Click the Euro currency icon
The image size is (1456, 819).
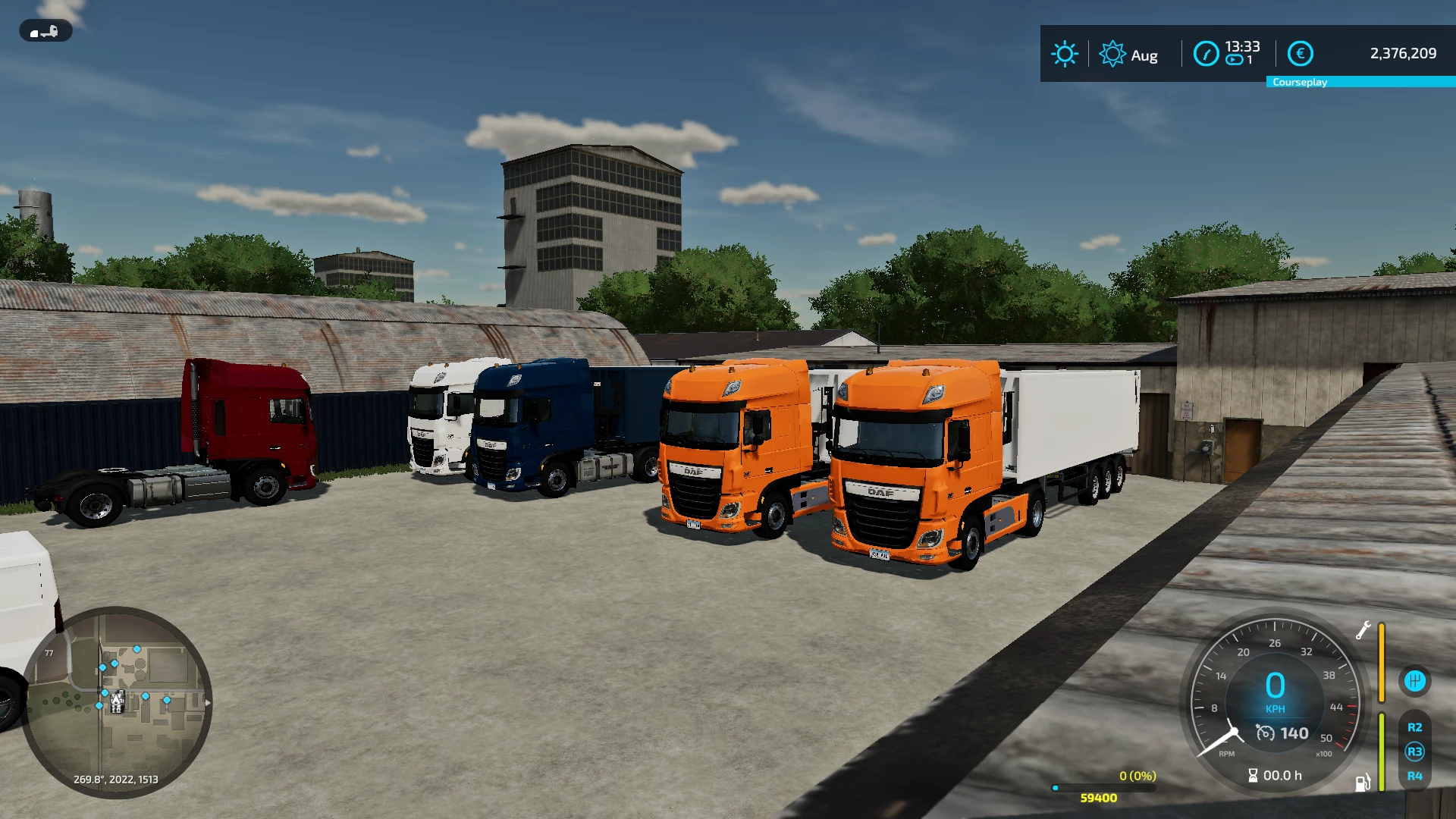point(1299,53)
